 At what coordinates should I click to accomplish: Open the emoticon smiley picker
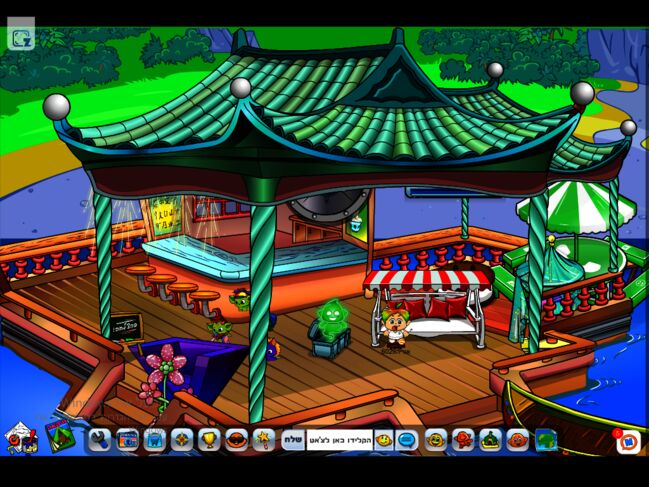coord(384,439)
